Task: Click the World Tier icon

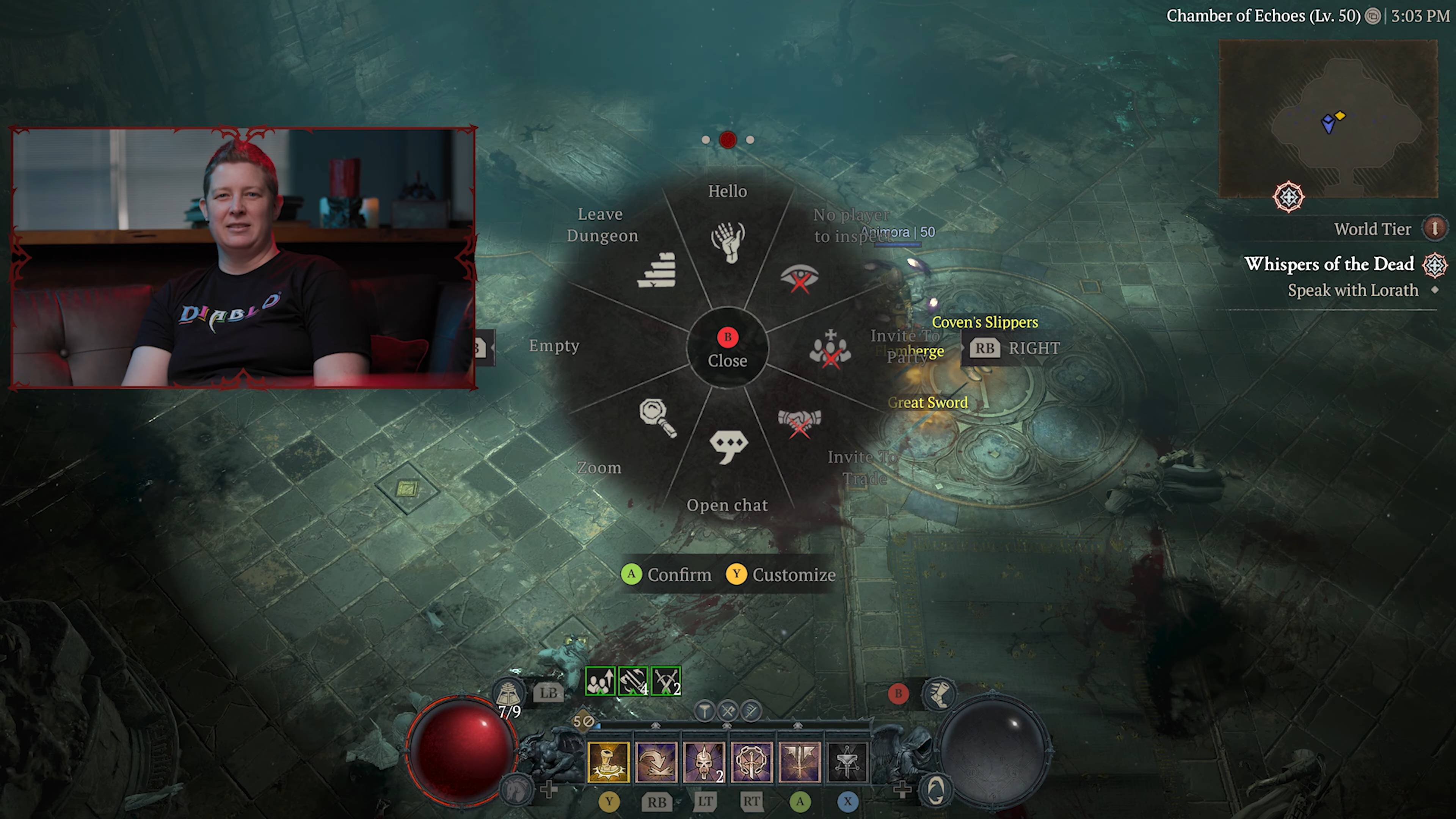Action: click(1434, 229)
